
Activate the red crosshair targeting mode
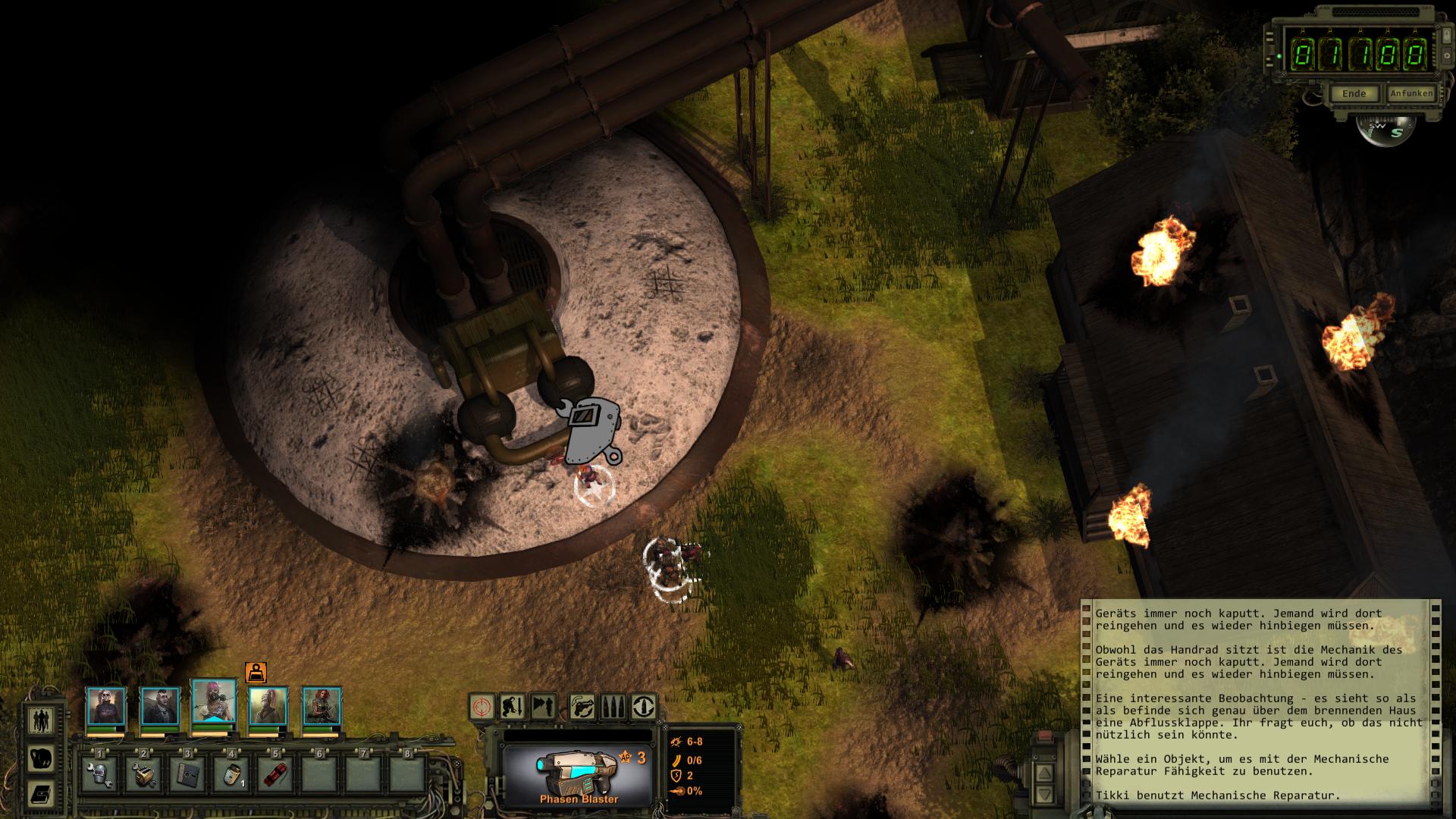click(482, 707)
